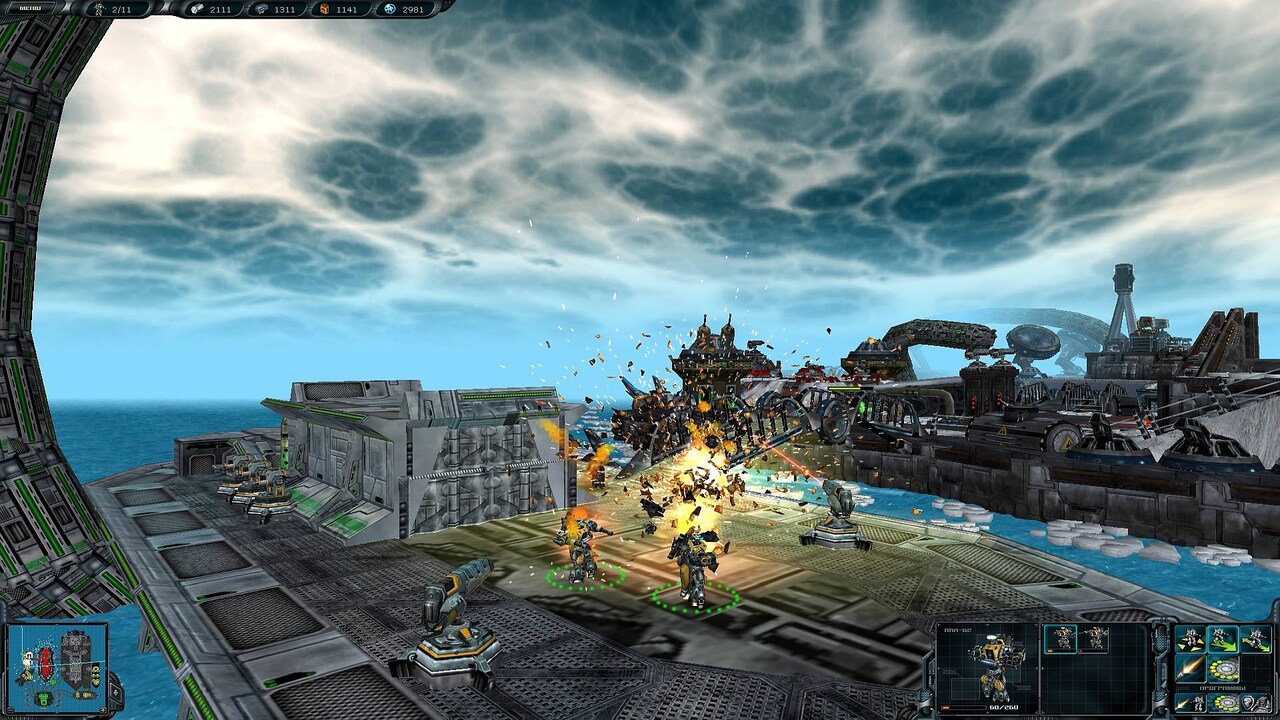1280x720 pixels.
Task: Activate the green arrow move order icon
Action: click(1221, 639)
